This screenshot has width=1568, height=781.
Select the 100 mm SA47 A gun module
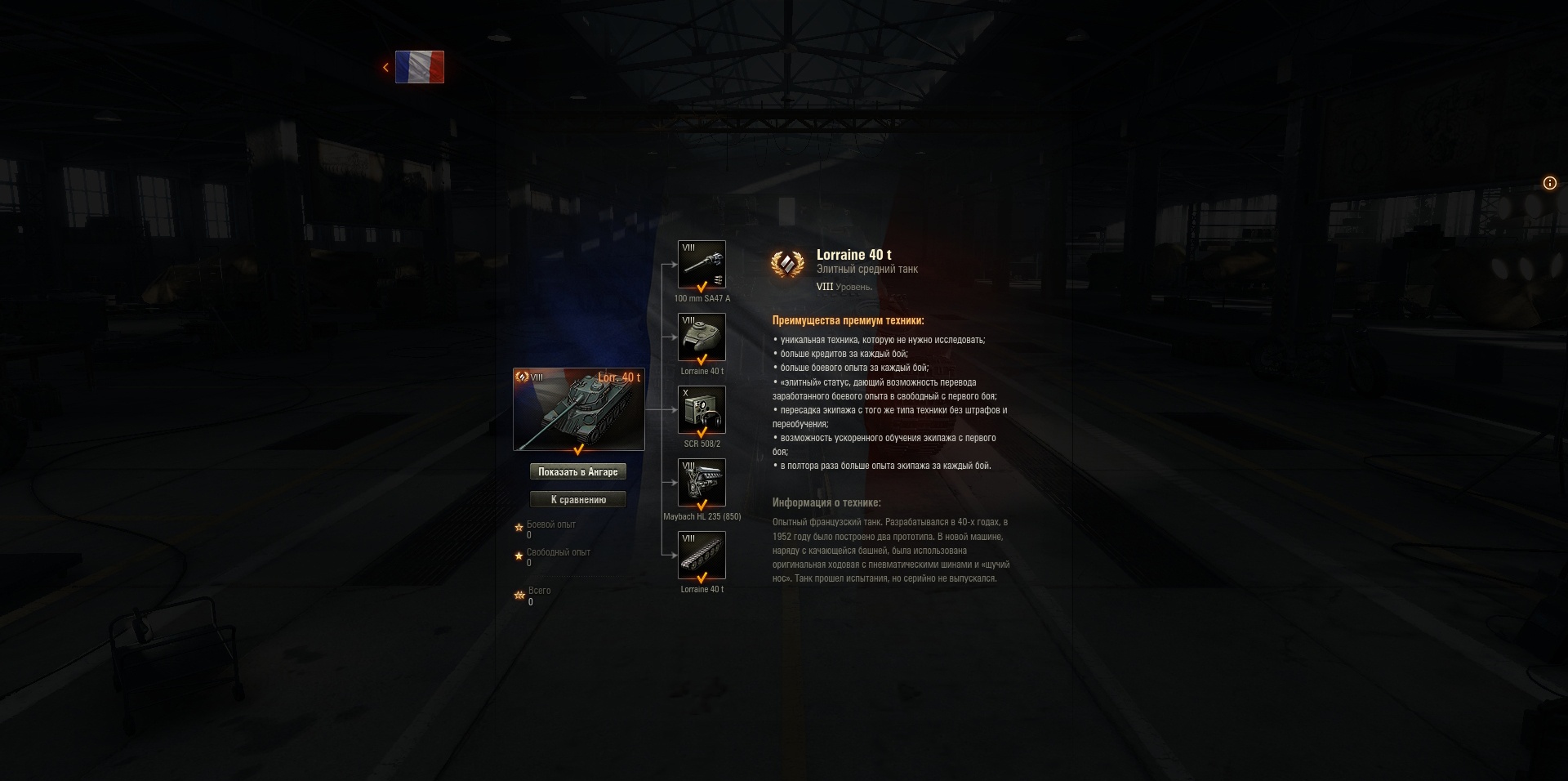coord(701,264)
